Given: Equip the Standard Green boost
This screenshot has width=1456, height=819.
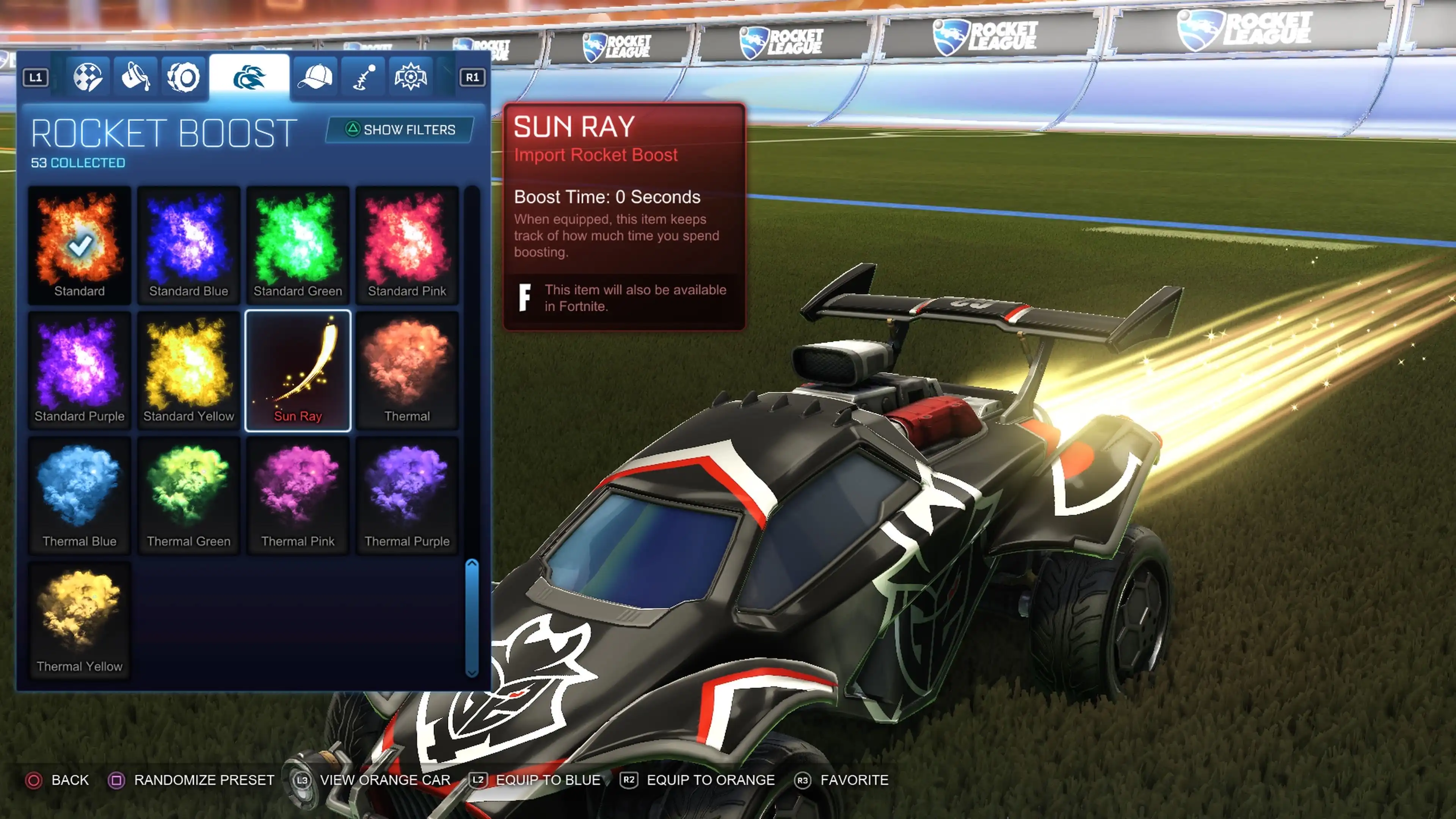Looking at the screenshot, I should pyautogui.click(x=298, y=245).
